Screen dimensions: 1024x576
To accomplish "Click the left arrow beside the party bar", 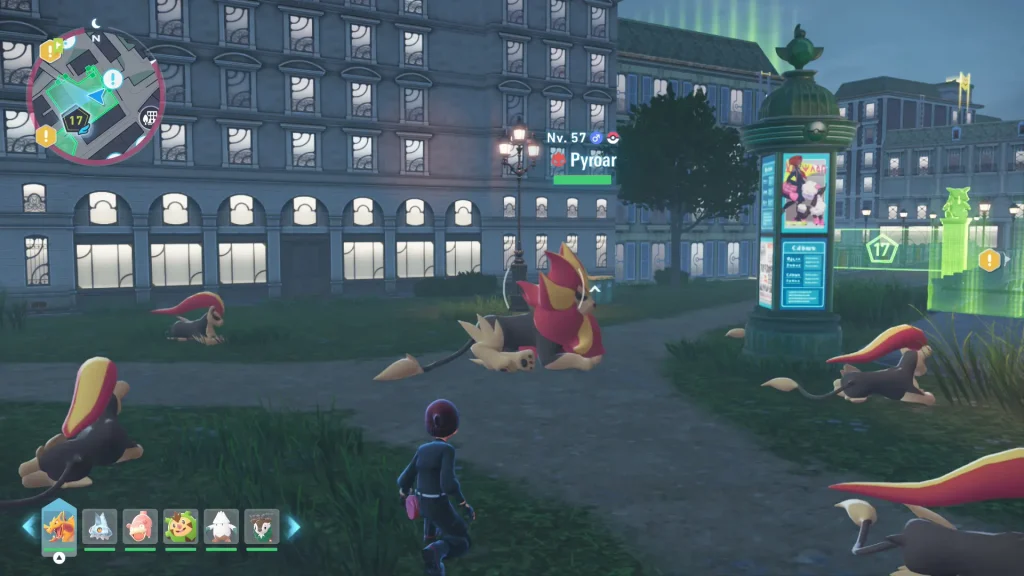I will [x=28, y=527].
